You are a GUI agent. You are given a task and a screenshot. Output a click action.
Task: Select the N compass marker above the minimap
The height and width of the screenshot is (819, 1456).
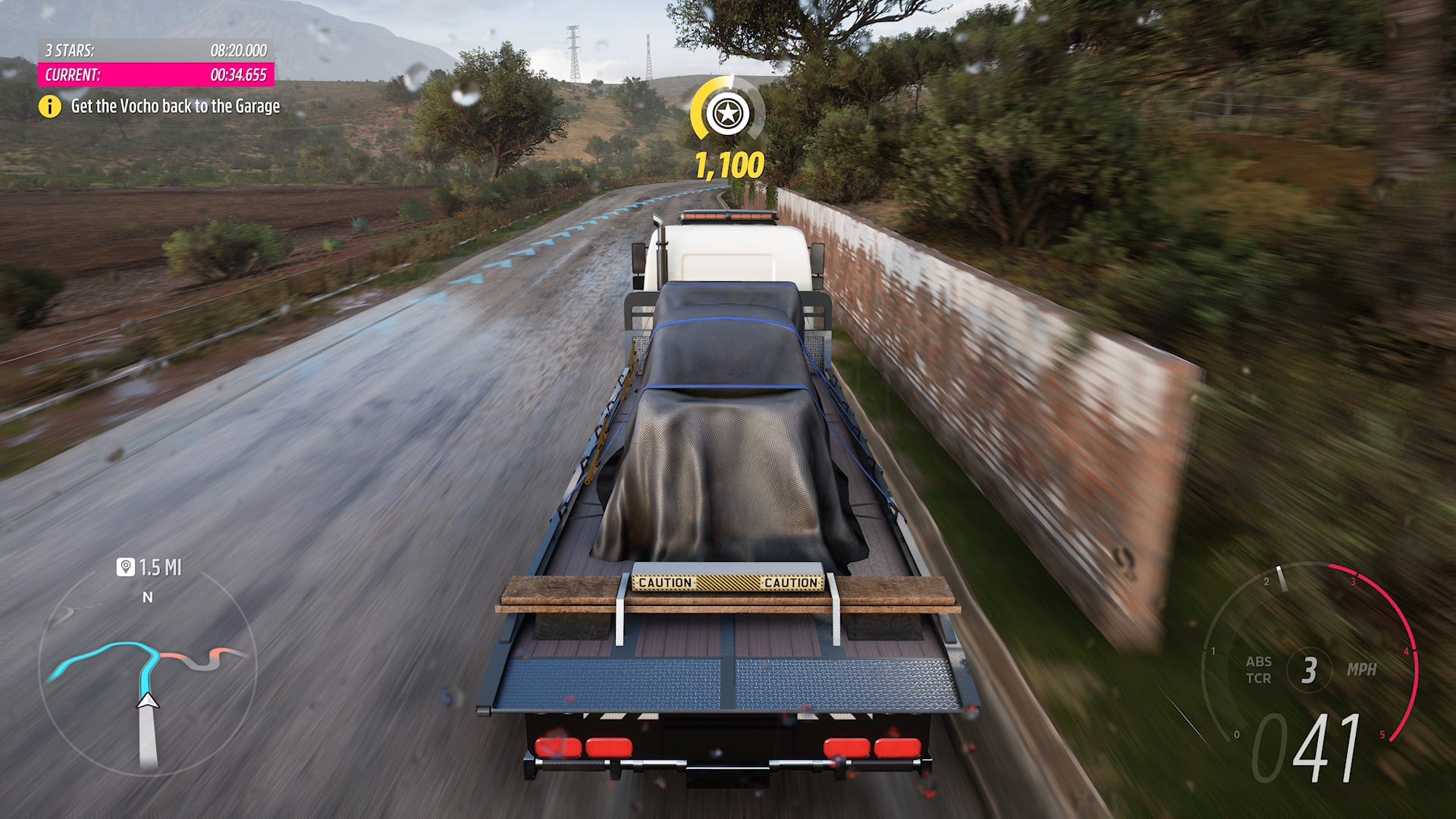pos(146,598)
